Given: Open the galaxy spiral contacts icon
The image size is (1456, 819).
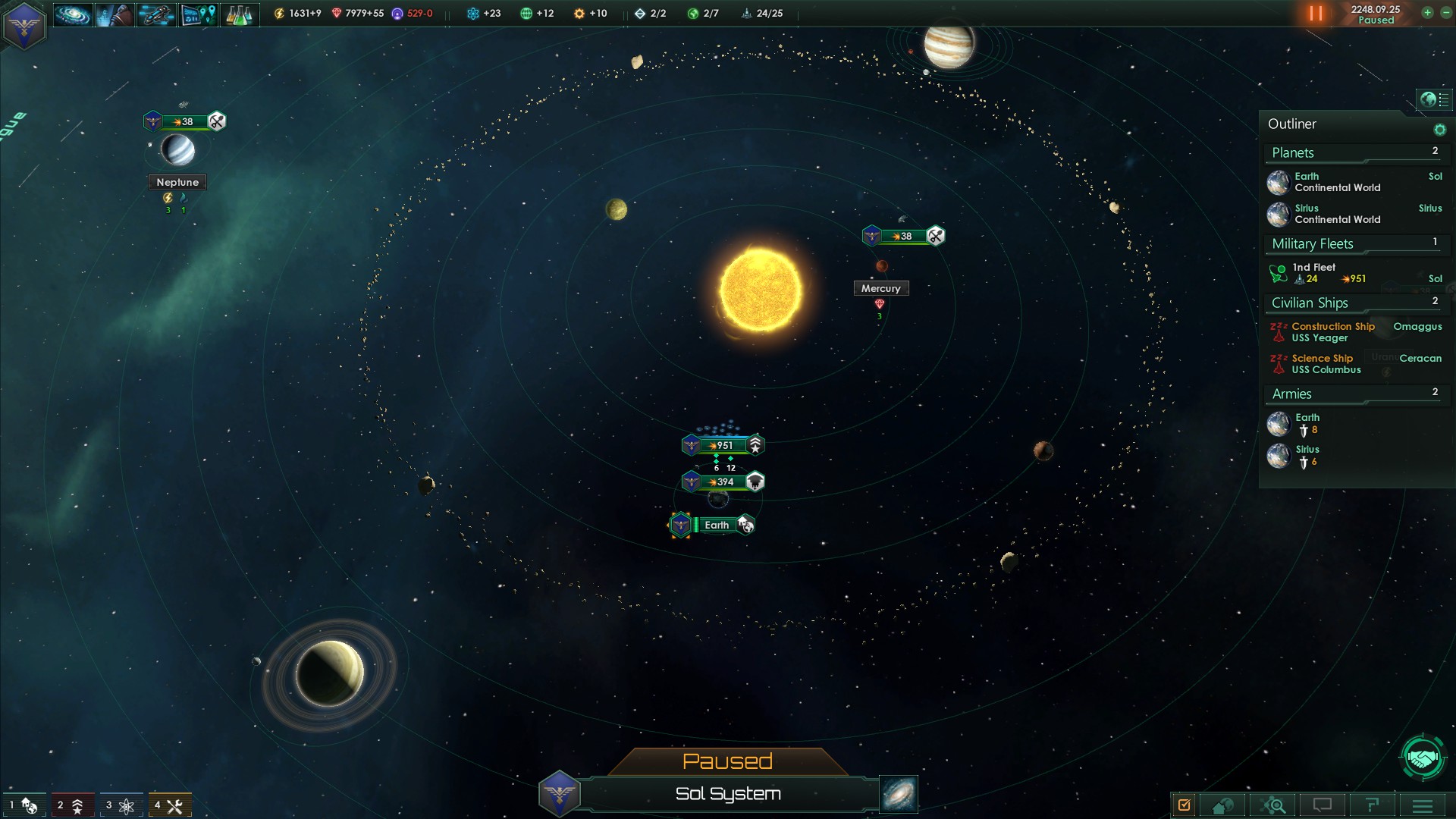Looking at the screenshot, I should (x=73, y=14).
